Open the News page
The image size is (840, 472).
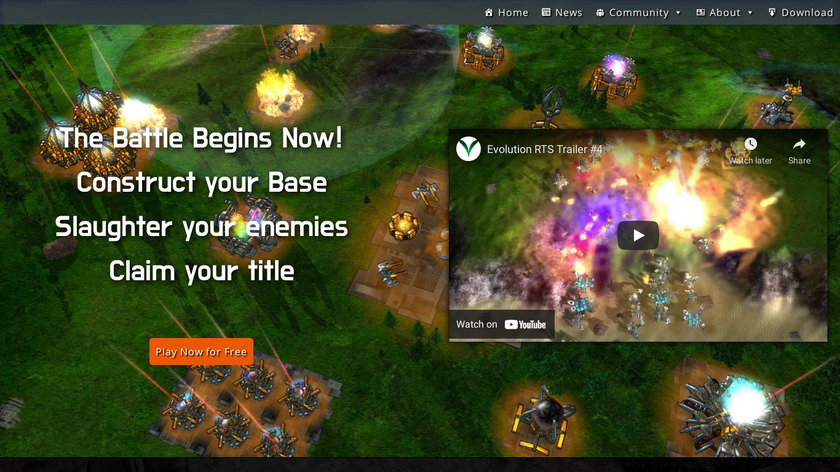[562, 12]
